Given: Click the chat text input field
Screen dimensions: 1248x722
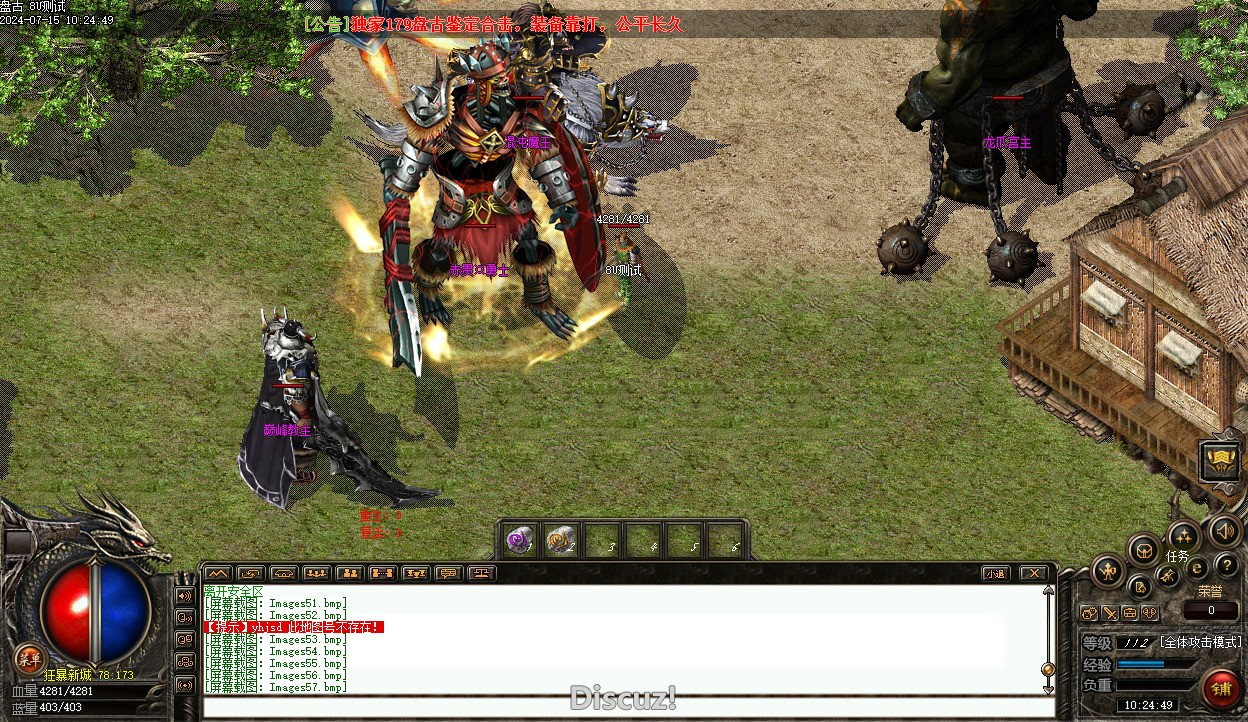Looking at the screenshot, I should point(620,707).
